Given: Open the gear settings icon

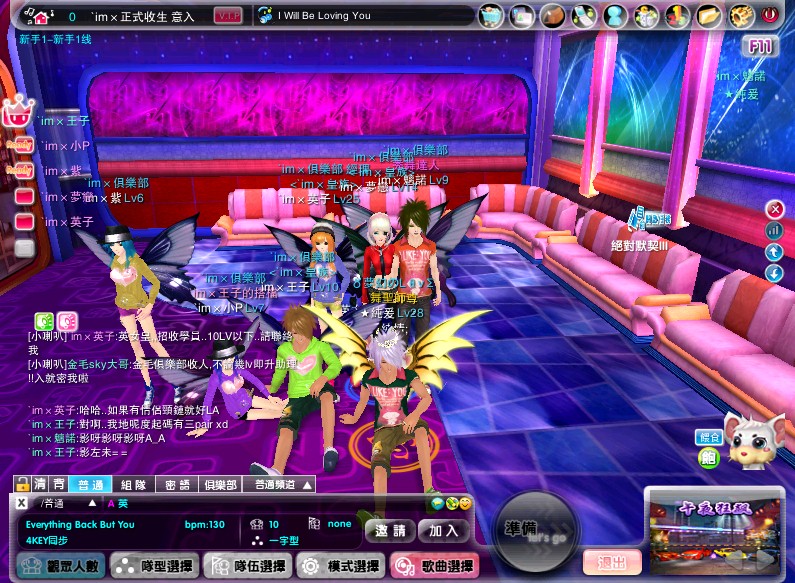Looking at the screenshot, I should pos(740,16).
